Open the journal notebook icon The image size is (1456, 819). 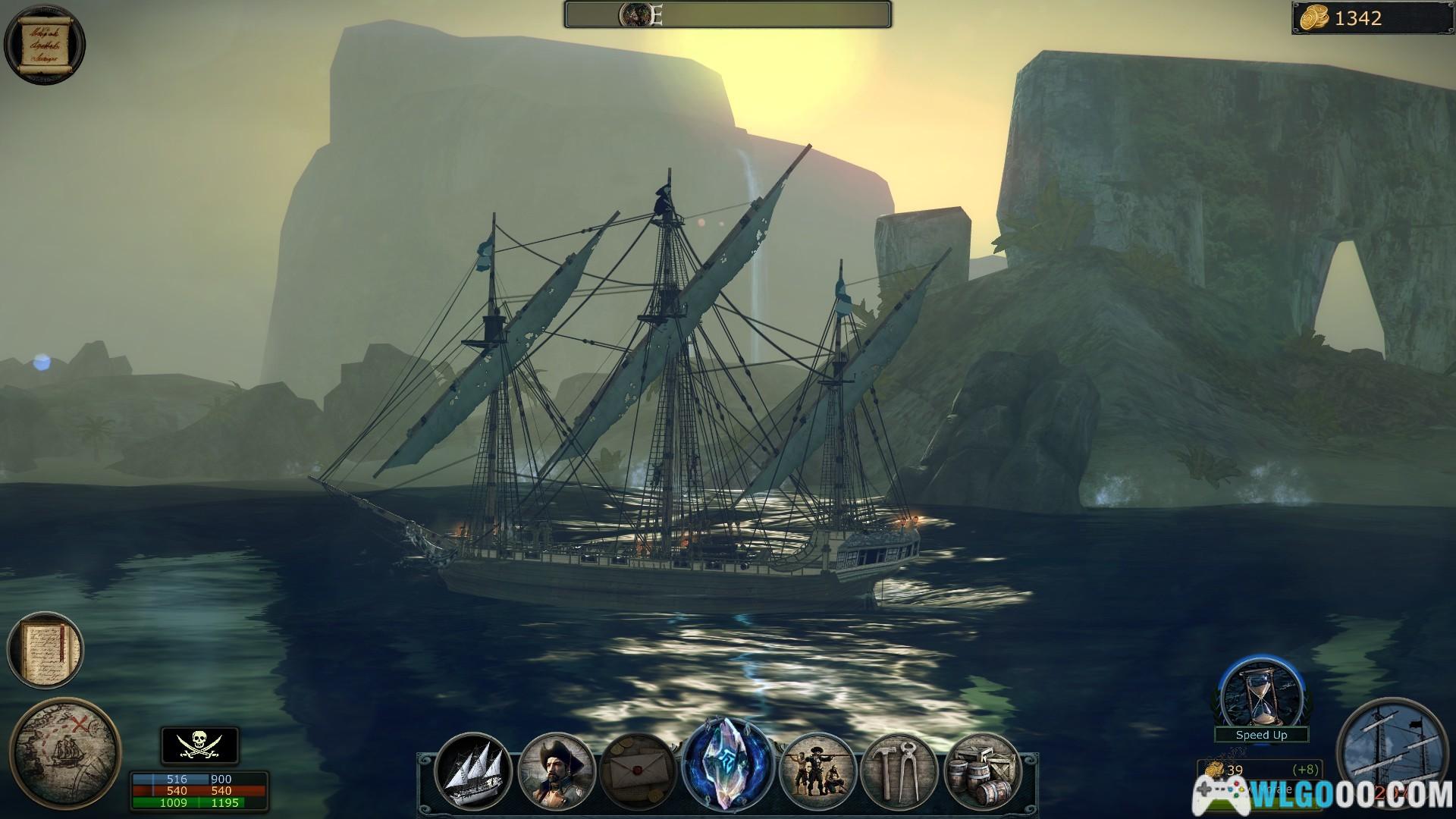coord(45,651)
